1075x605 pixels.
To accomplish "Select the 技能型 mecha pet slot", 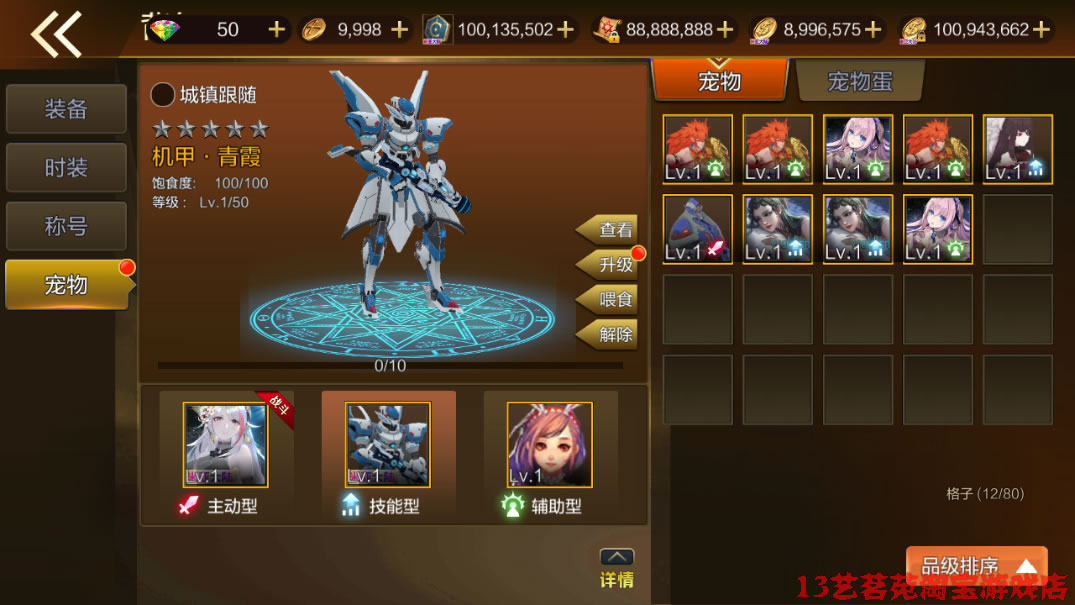I will pyautogui.click(x=388, y=445).
